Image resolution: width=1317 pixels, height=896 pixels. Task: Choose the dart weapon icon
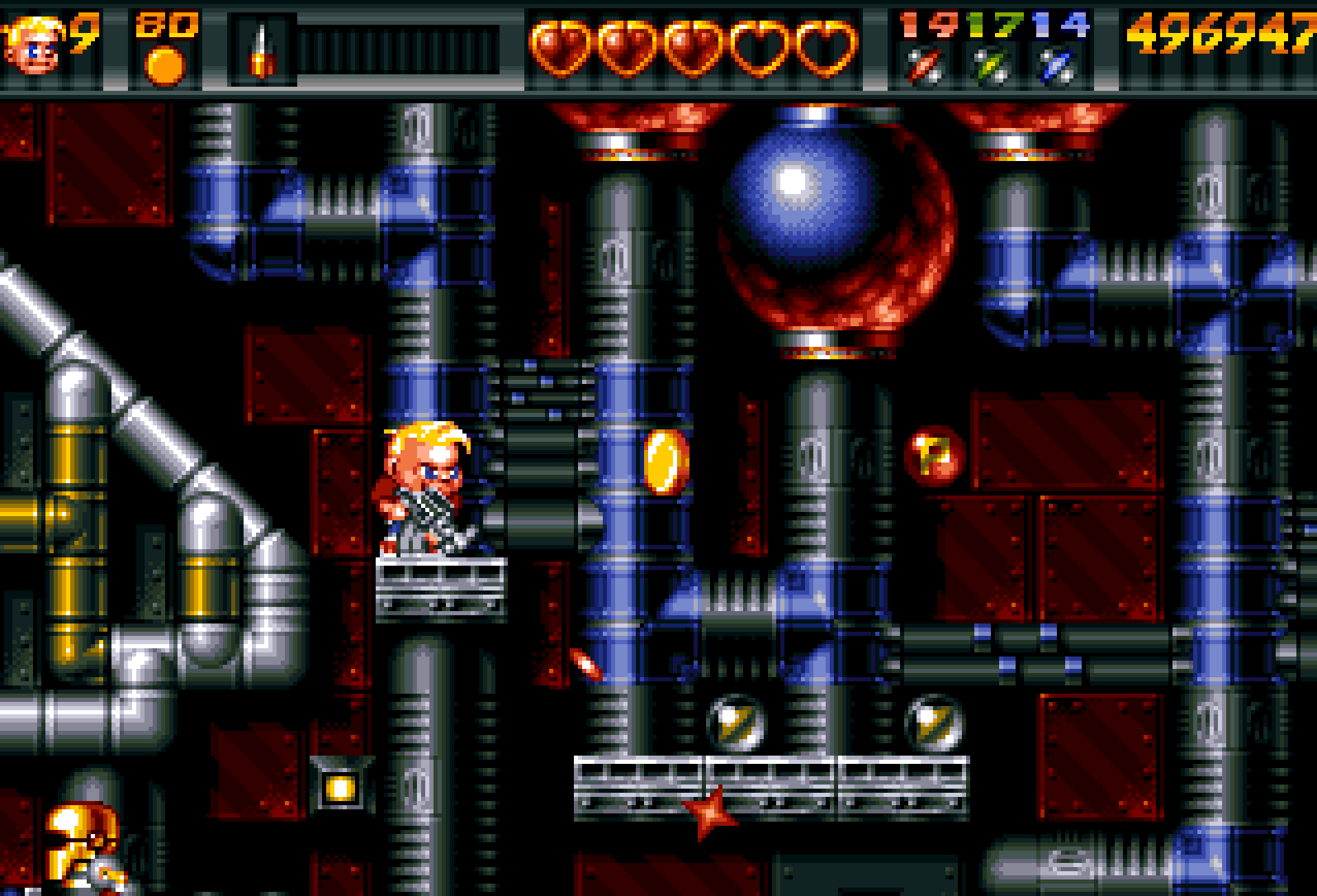[262, 51]
